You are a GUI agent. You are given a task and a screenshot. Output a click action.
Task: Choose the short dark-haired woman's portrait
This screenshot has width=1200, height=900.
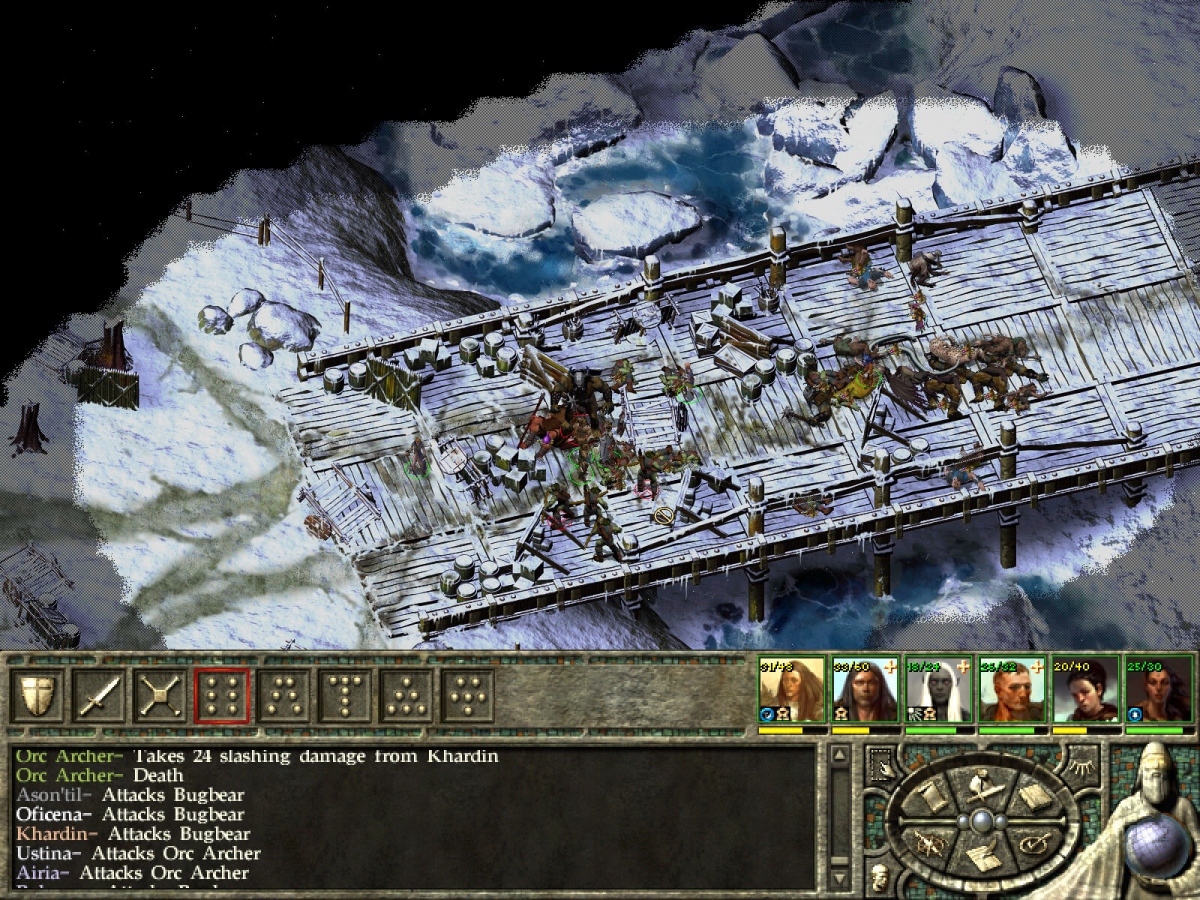[1085, 690]
